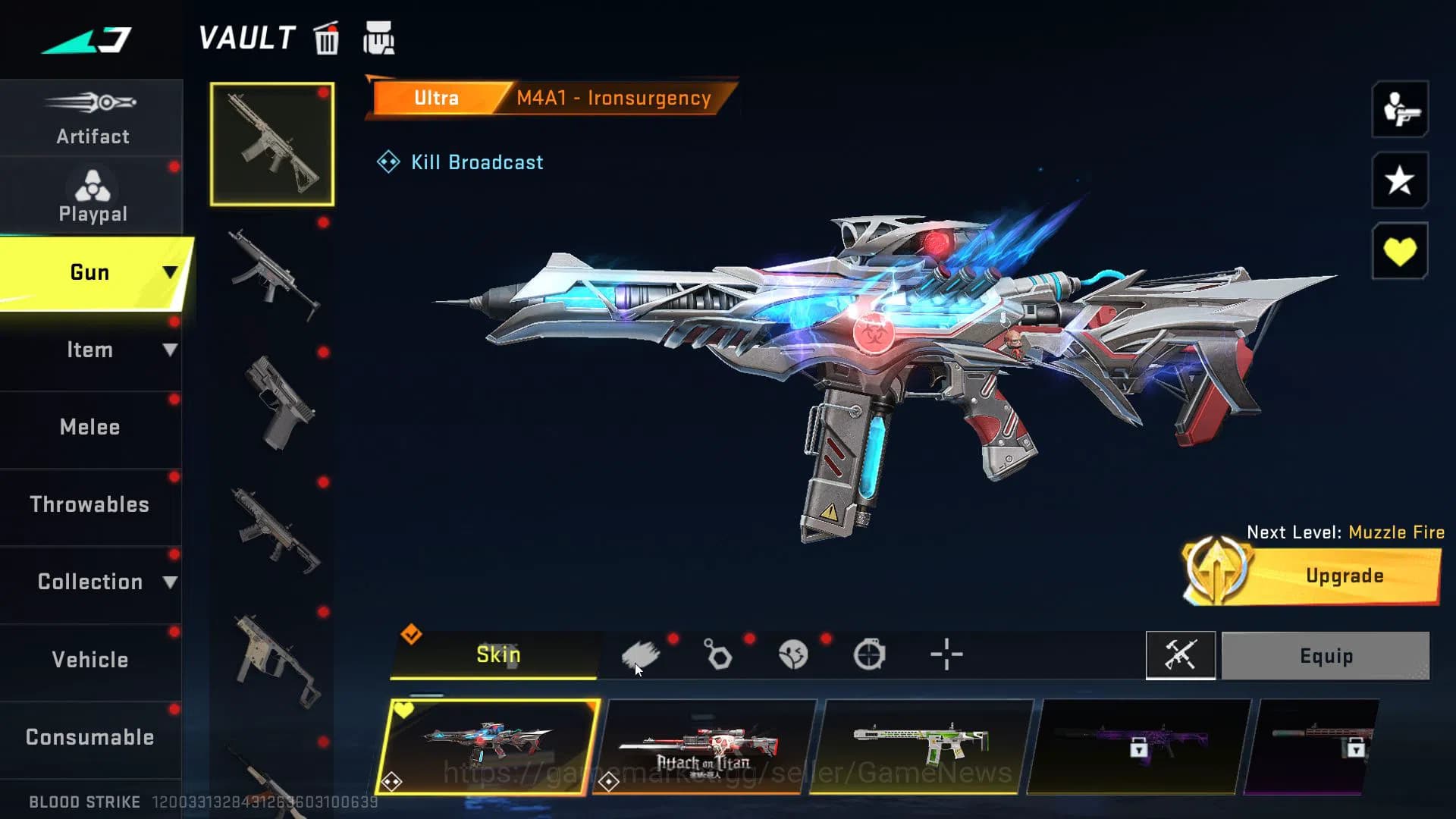Open the Melee category in sidebar
Screen dimensions: 1456x819
(89, 427)
